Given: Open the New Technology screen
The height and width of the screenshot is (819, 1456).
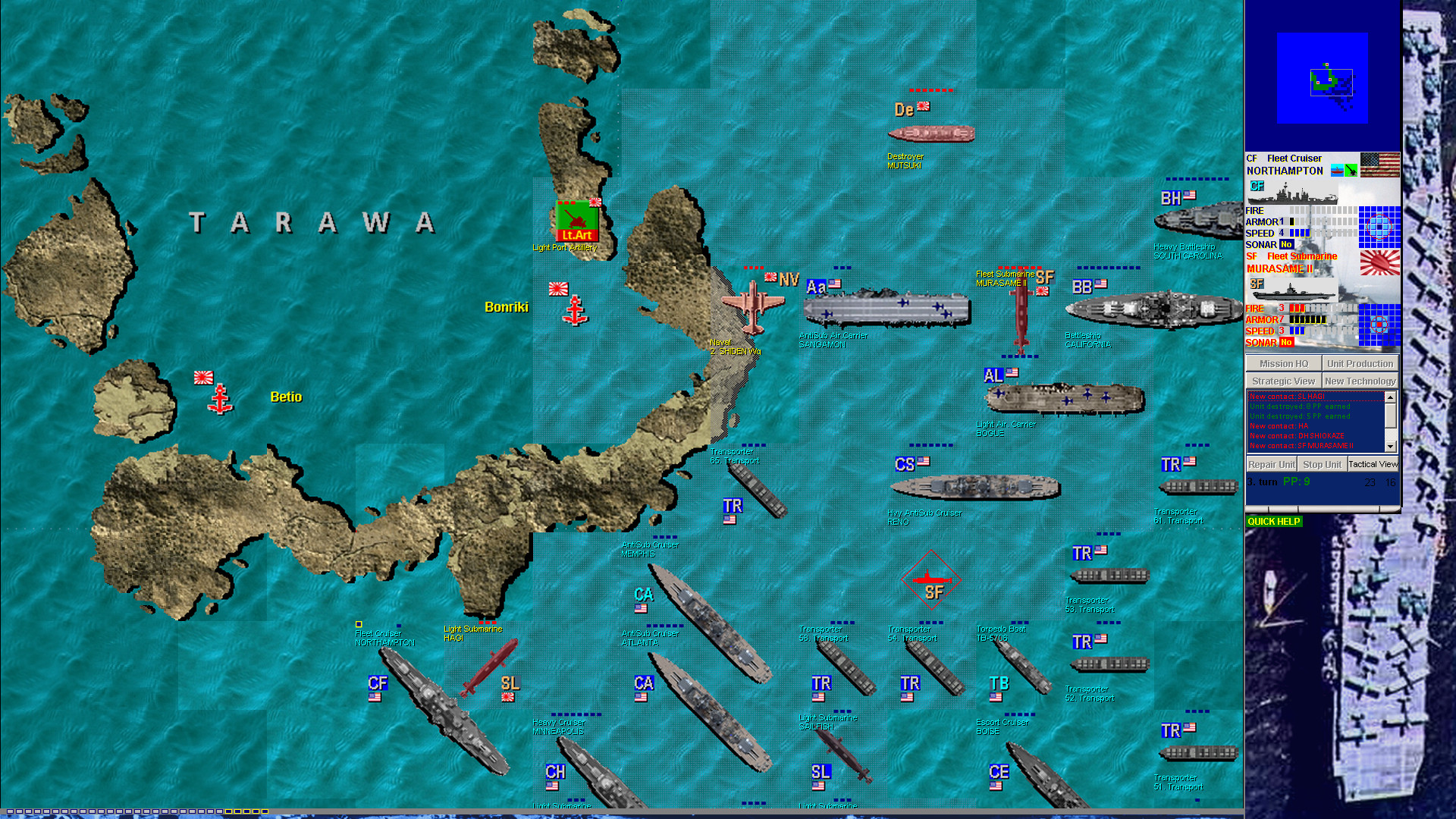Looking at the screenshot, I should (1361, 380).
